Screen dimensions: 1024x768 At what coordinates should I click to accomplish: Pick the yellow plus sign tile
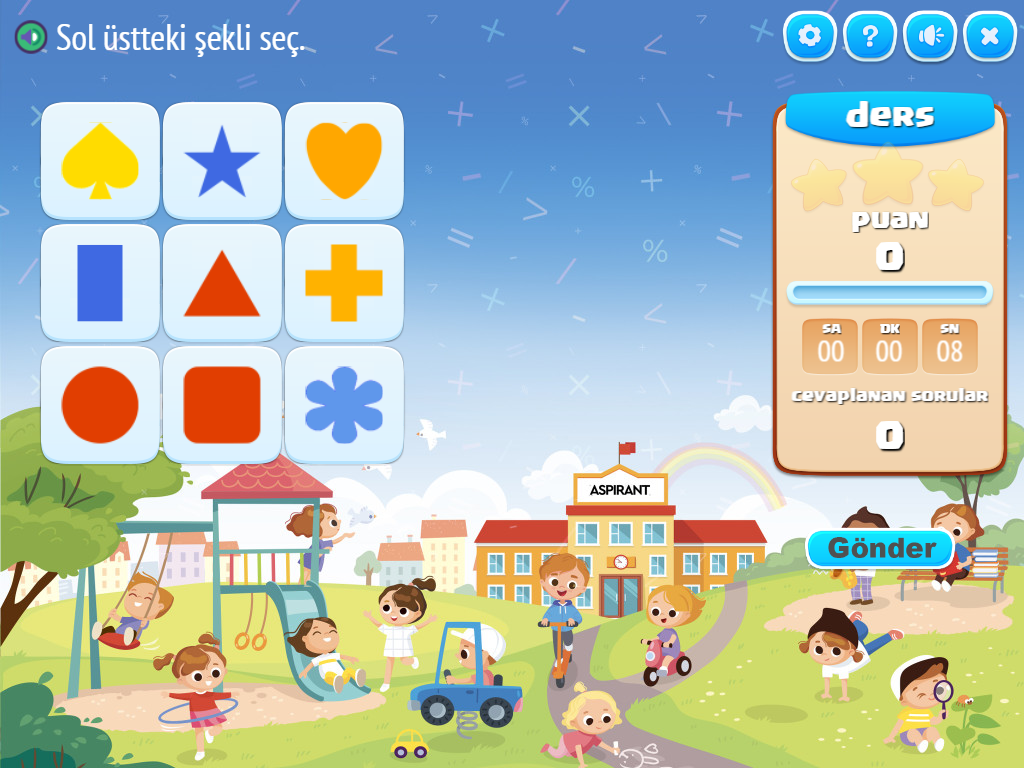point(344,283)
